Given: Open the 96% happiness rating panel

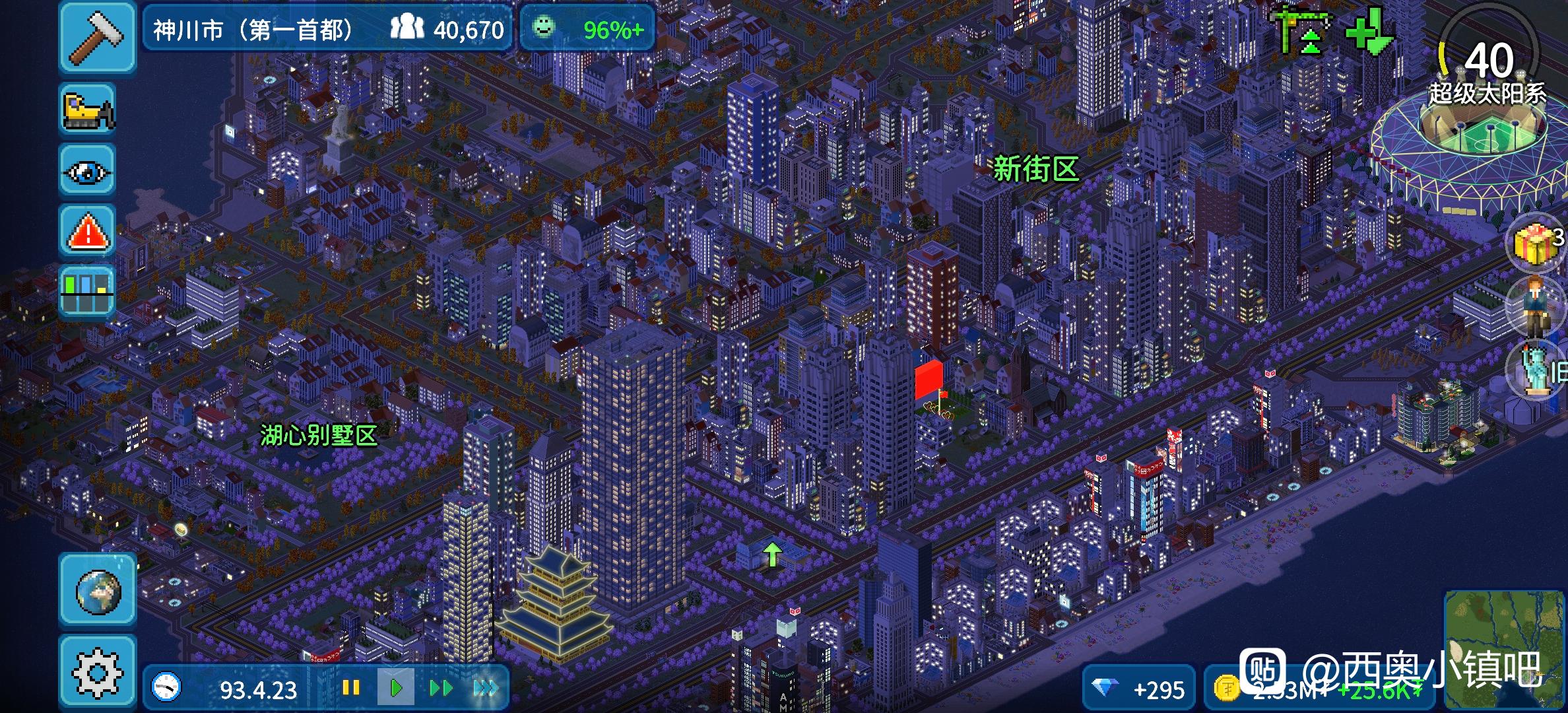Looking at the screenshot, I should (587, 29).
